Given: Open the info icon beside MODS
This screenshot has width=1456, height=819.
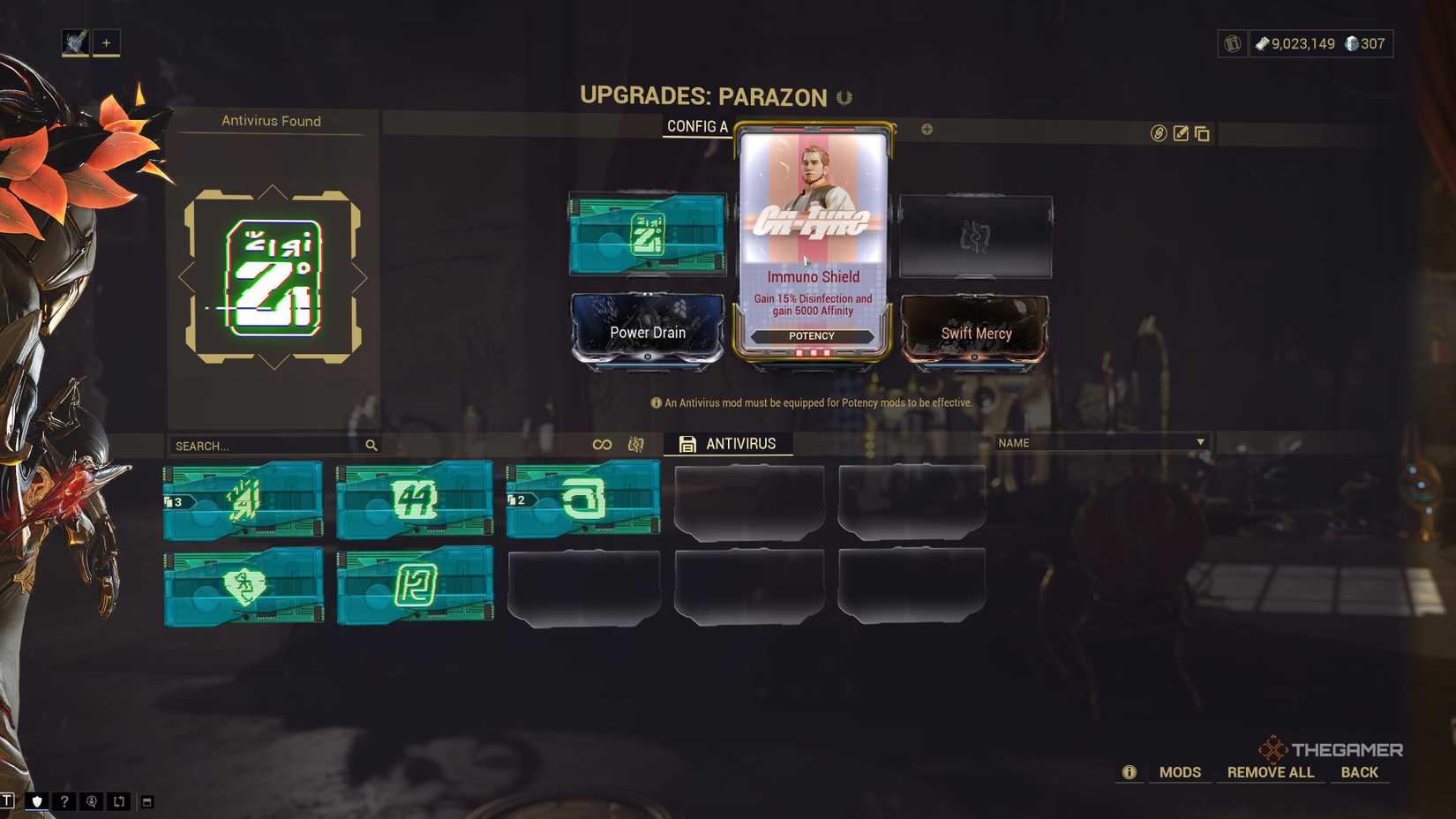Looking at the screenshot, I should click(x=1128, y=771).
